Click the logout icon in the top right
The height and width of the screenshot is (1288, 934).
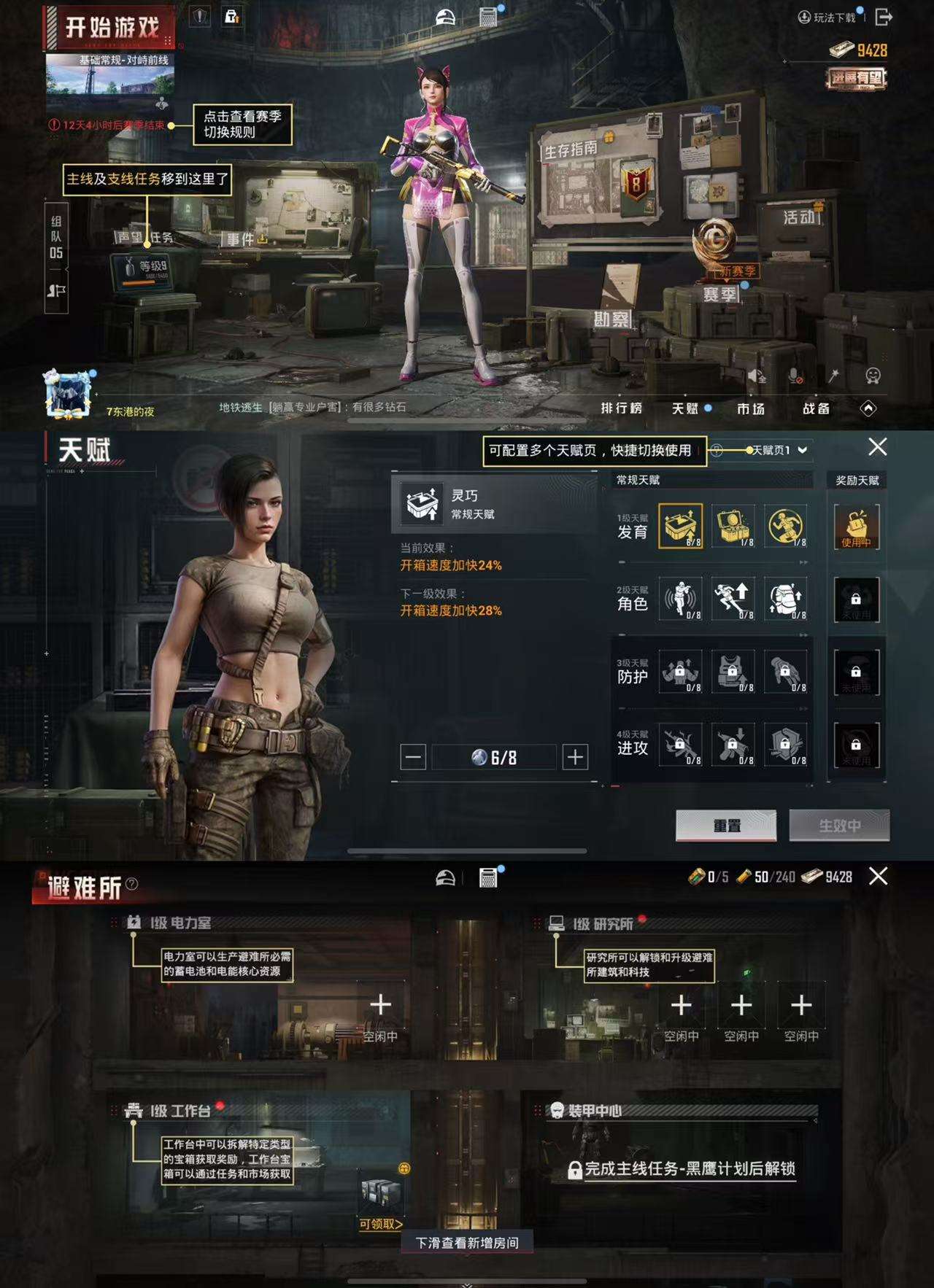[x=884, y=15]
